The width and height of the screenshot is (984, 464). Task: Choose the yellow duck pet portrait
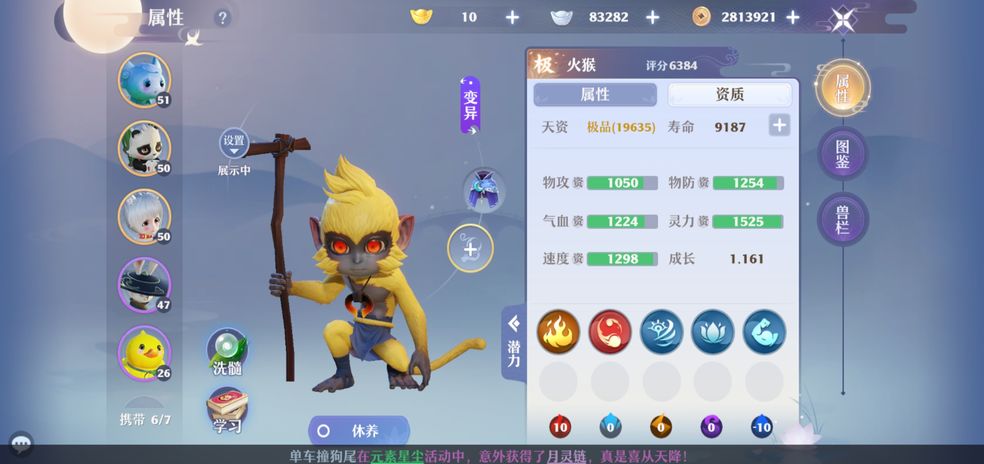tap(144, 352)
